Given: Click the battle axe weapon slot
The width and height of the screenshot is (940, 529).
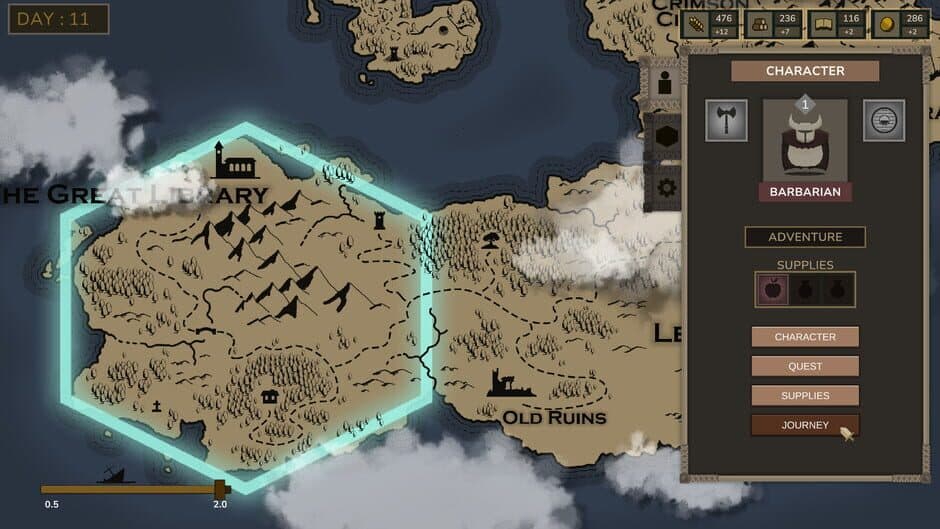Looking at the screenshot, I should 726,120.
